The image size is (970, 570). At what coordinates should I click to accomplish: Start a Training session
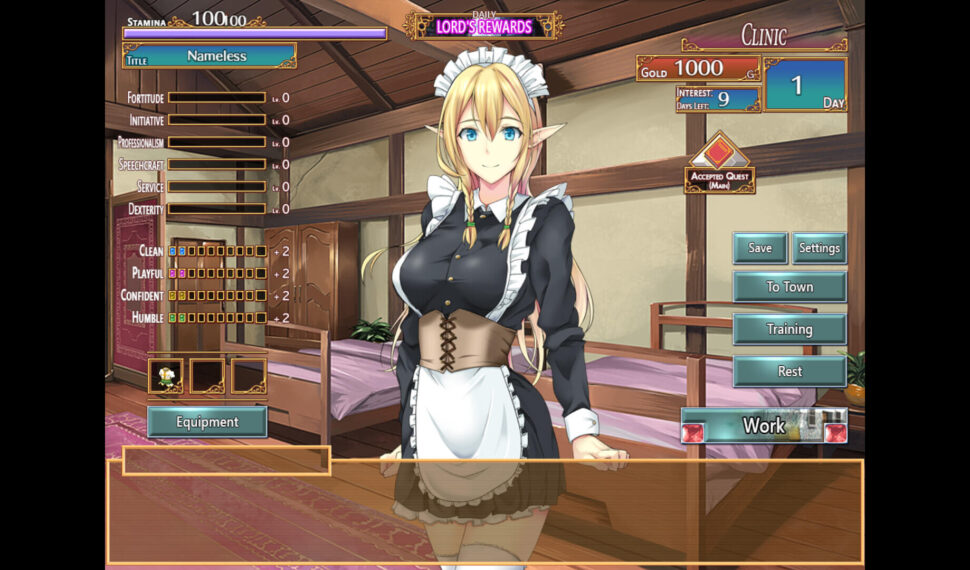pos(789,329)
